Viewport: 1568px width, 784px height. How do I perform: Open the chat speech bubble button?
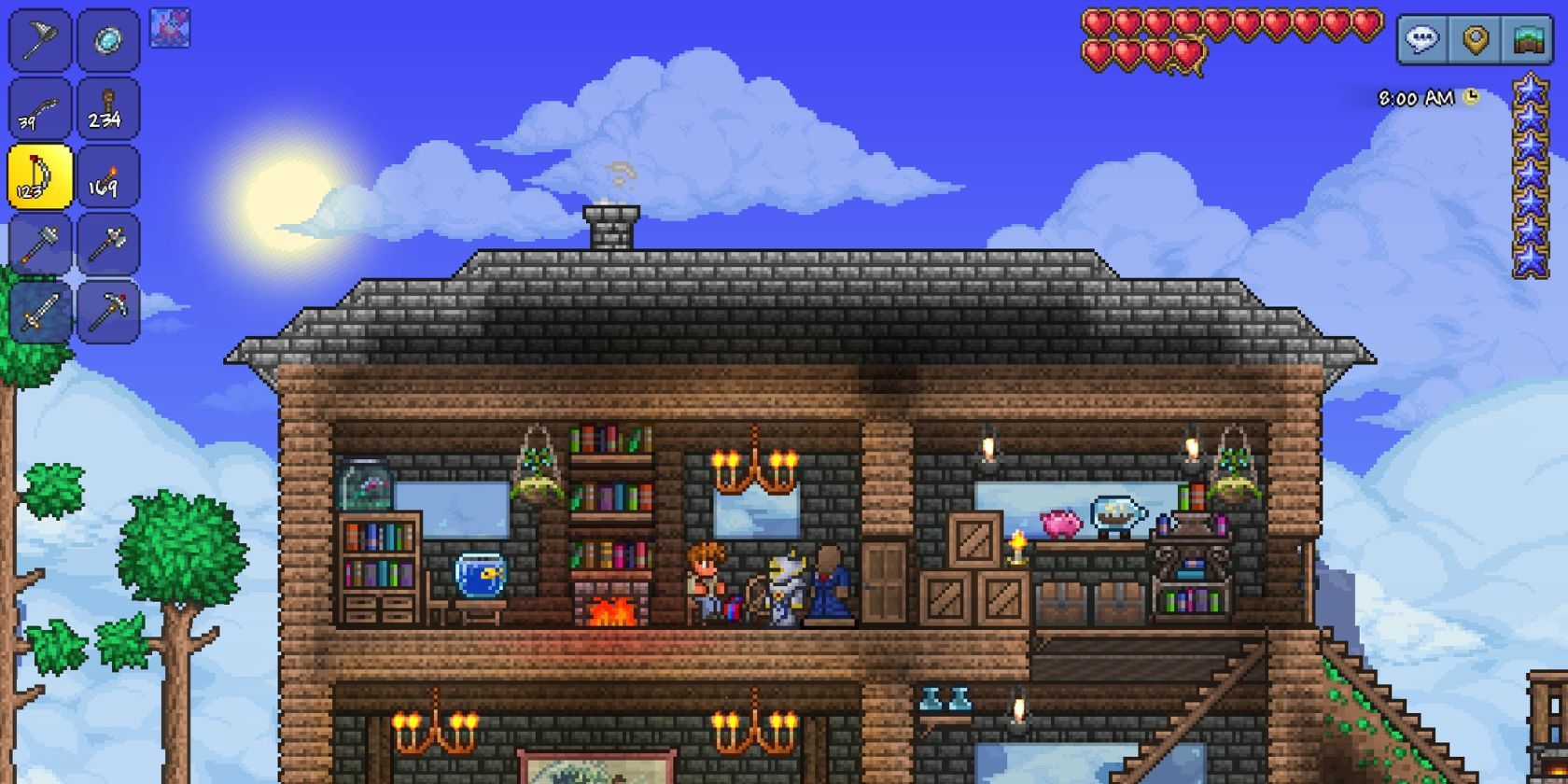[1422, 40]
